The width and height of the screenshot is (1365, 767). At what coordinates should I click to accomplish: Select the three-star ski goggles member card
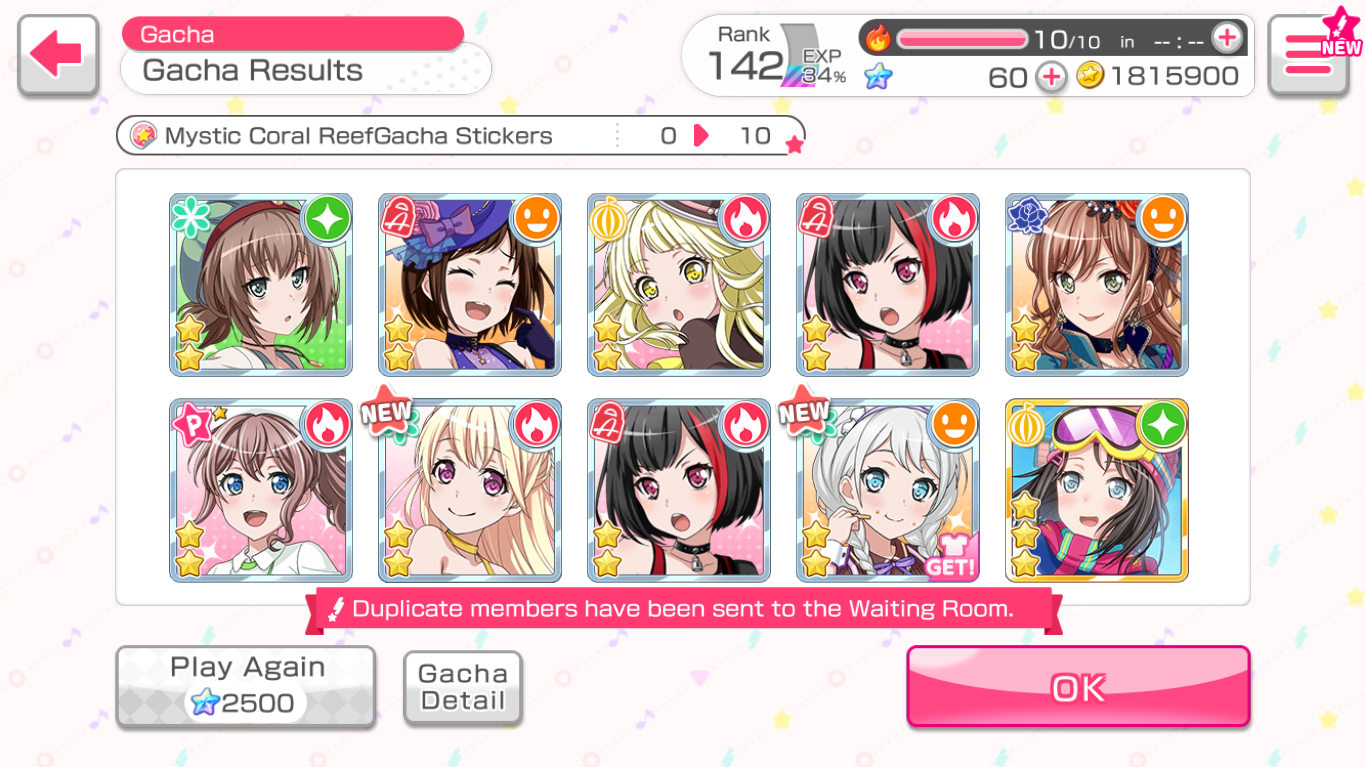pos(1096,490)
